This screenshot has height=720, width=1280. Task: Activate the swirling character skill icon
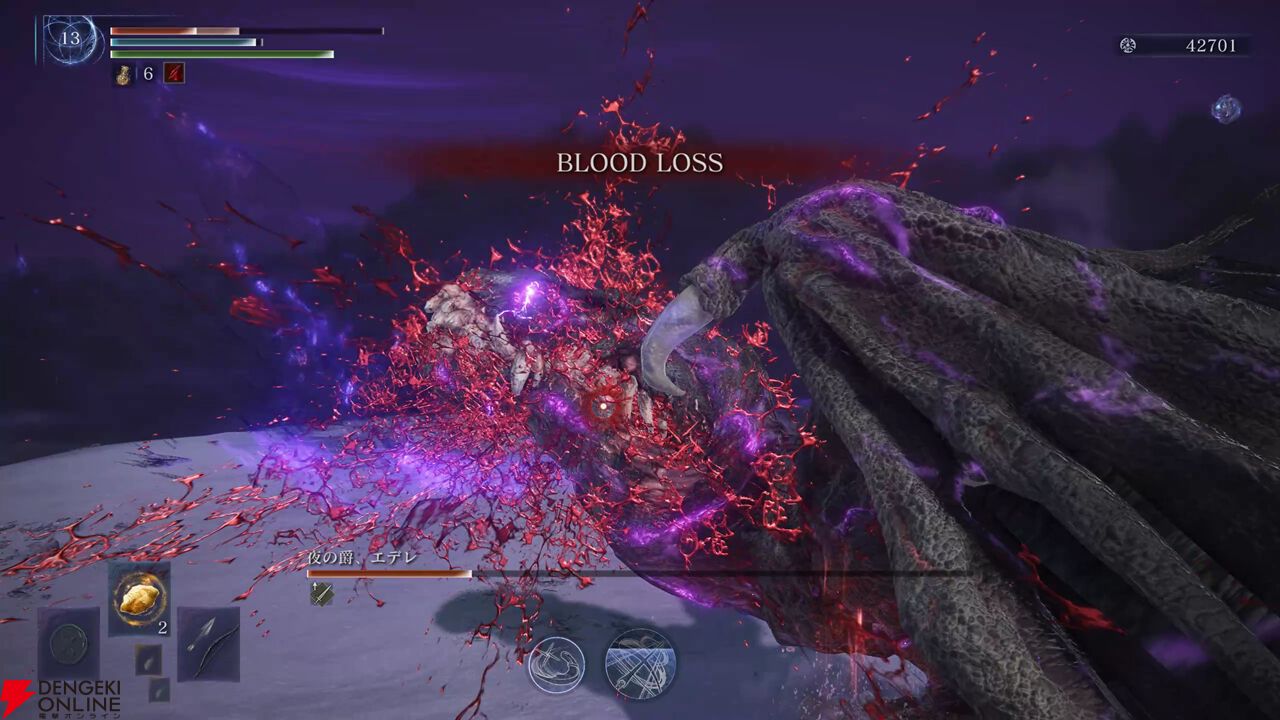click(556, 664)
